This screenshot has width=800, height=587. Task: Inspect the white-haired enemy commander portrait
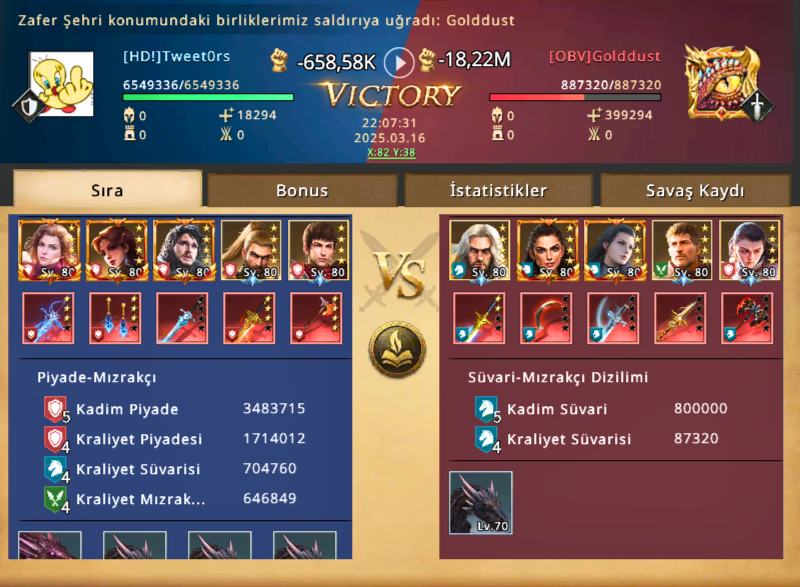point(480,250)
